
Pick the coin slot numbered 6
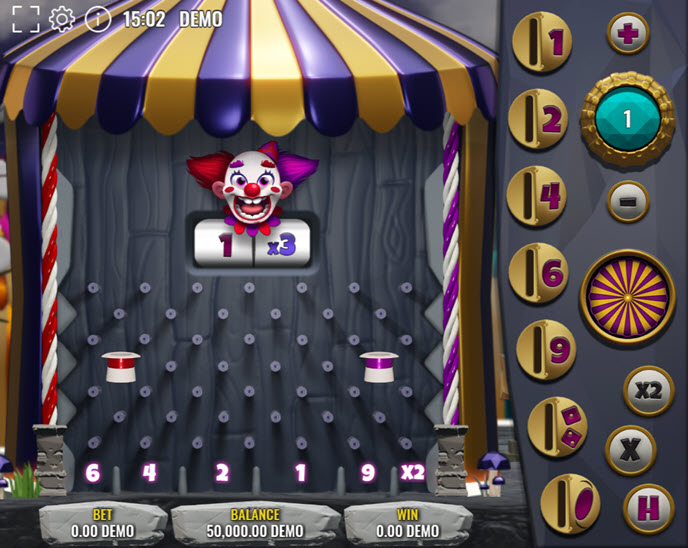pyautogui.click(x=539, y=272)
